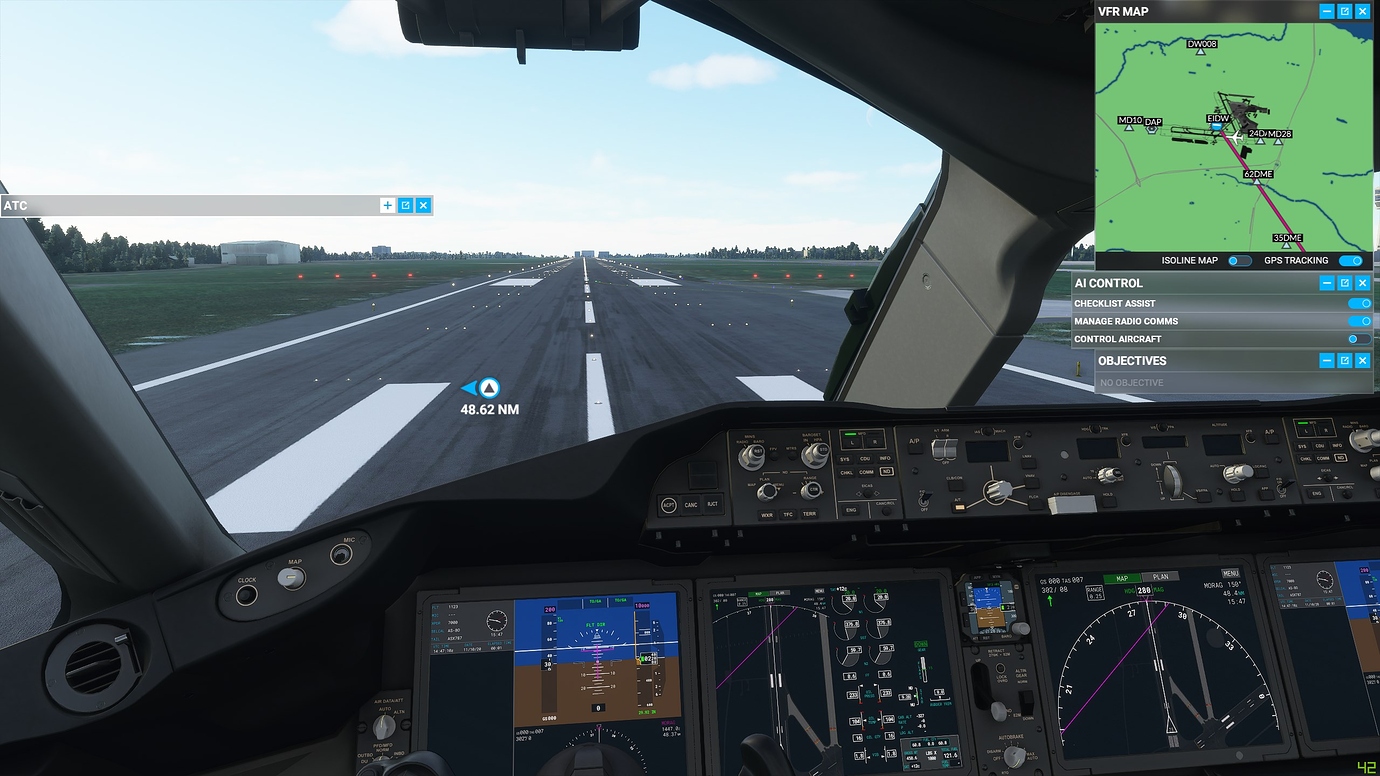Pop out the VFR Map into a separate window

1346,11
